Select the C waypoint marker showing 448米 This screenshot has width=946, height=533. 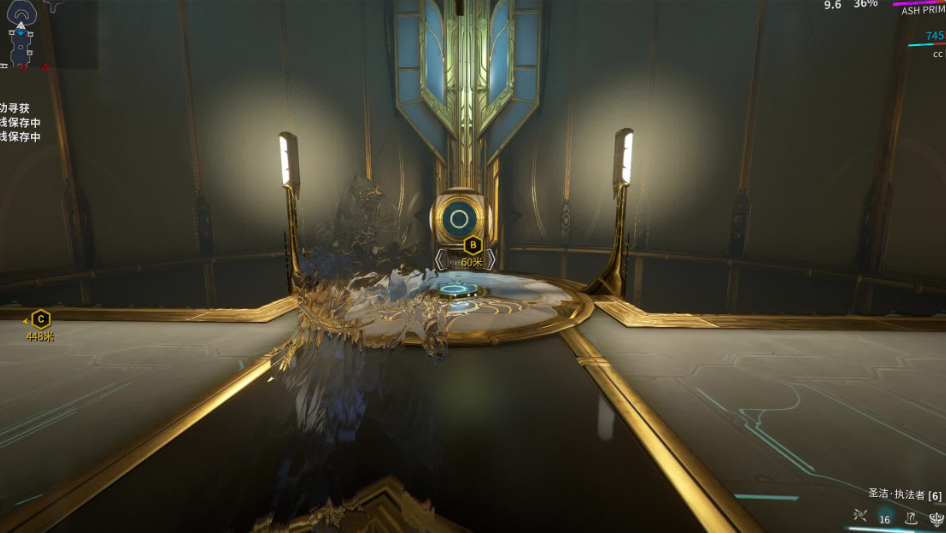click(x=40, y=319)
